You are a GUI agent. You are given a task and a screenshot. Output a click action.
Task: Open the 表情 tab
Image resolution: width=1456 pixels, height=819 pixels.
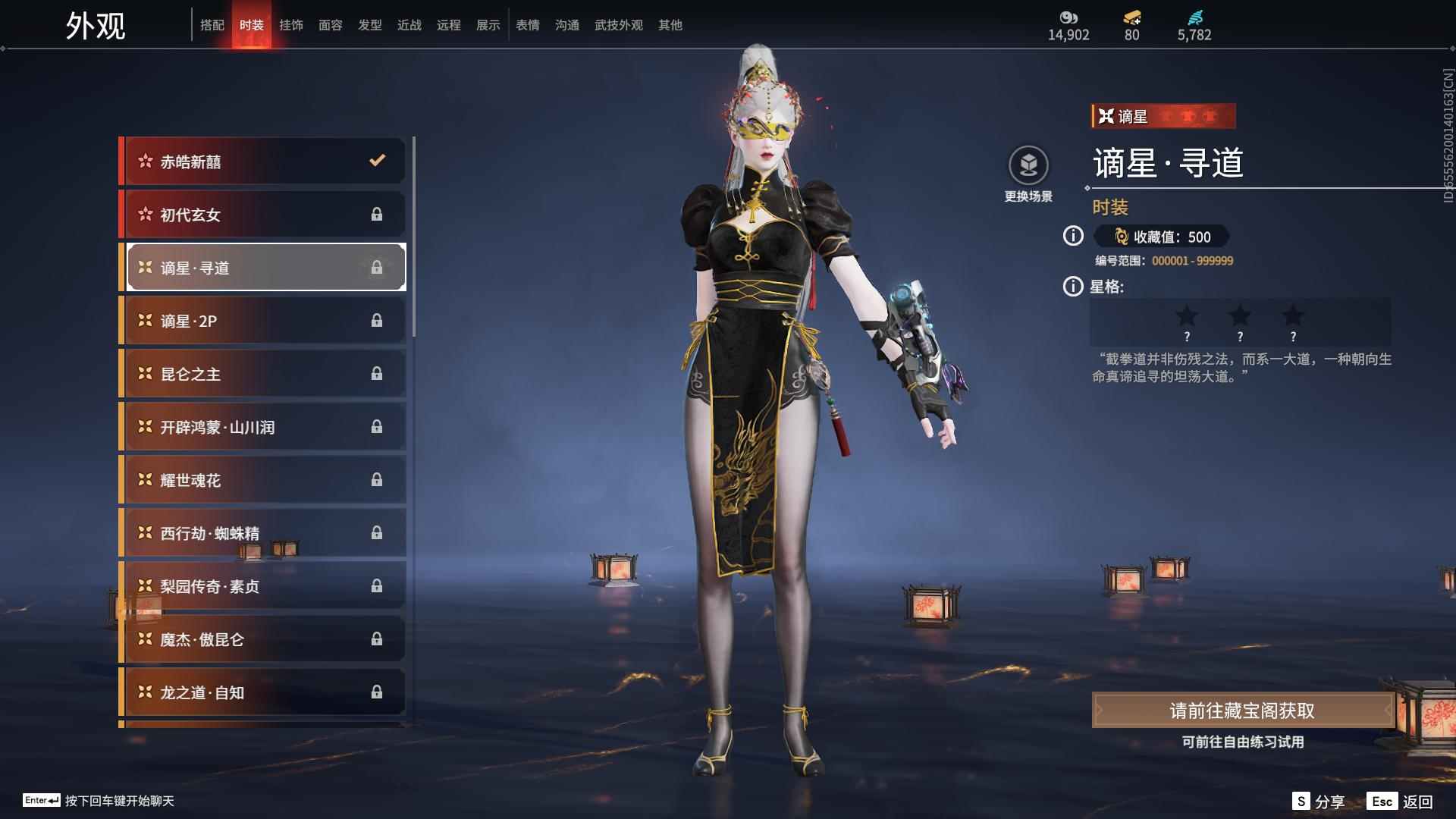[x=527, y=24]
